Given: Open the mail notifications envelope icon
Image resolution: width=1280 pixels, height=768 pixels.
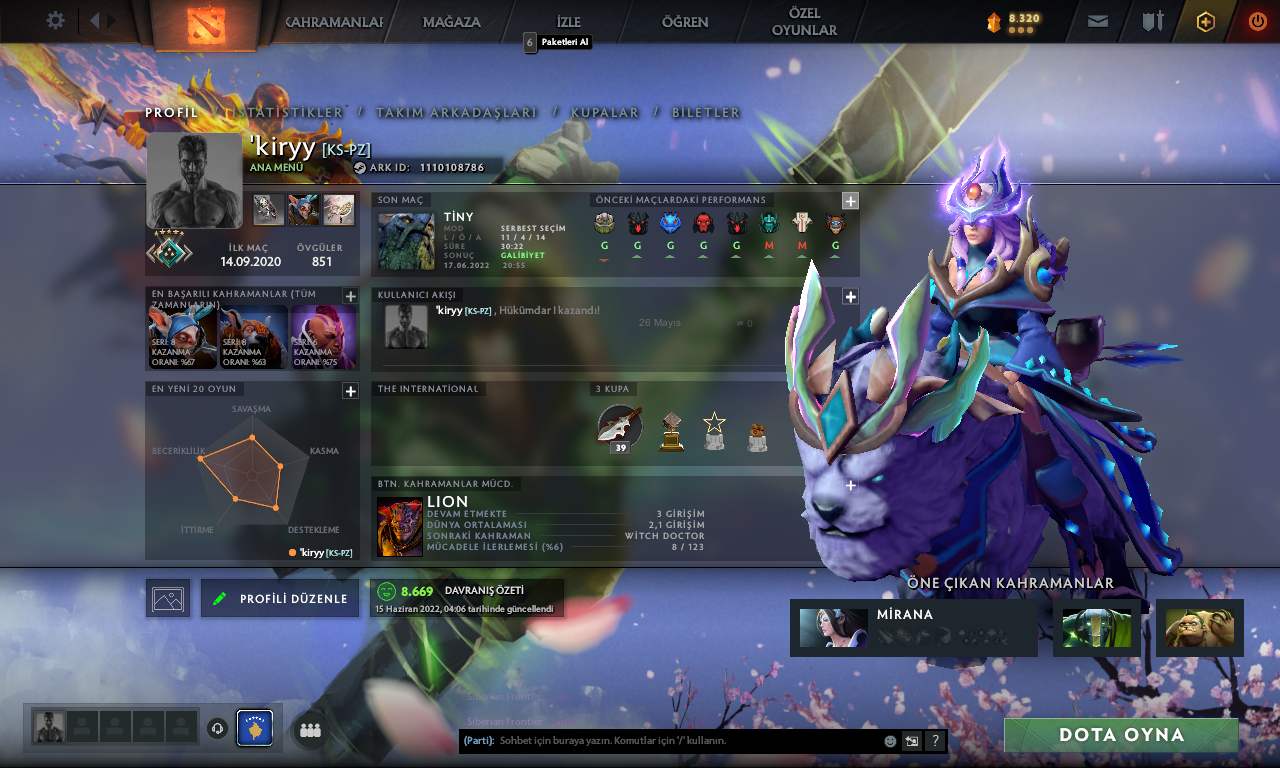Looking at the screenshot, I should coord(1097,20).
